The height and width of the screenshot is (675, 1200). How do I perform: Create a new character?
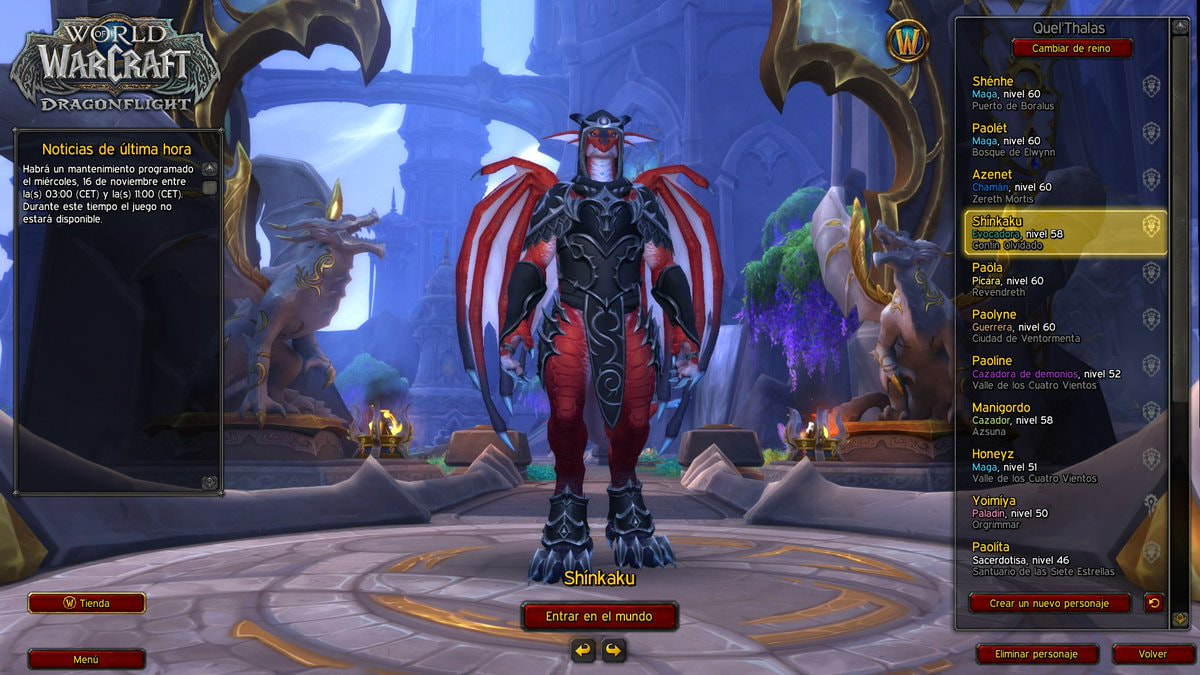1050,603
